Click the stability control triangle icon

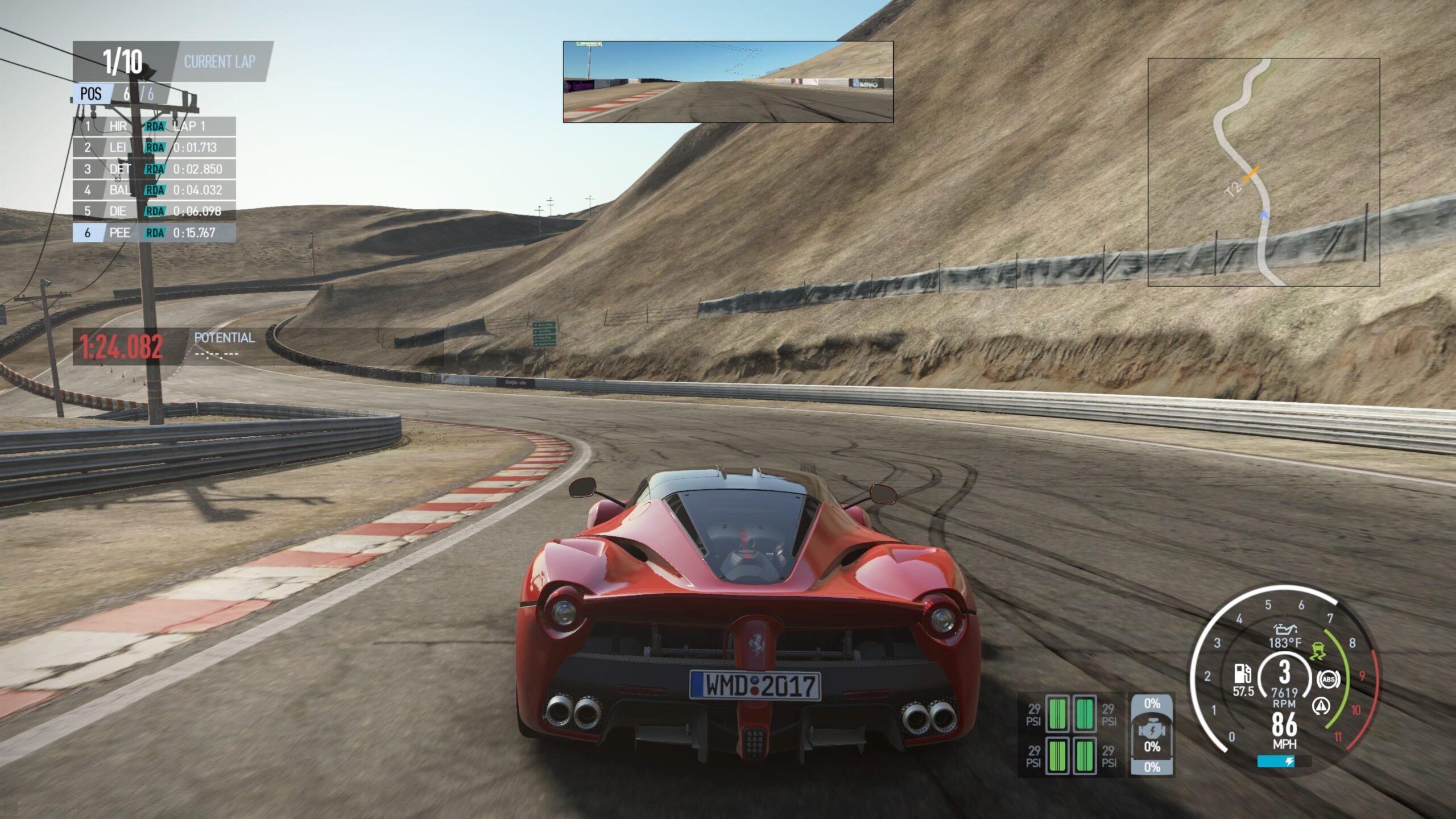point(1321,706)
